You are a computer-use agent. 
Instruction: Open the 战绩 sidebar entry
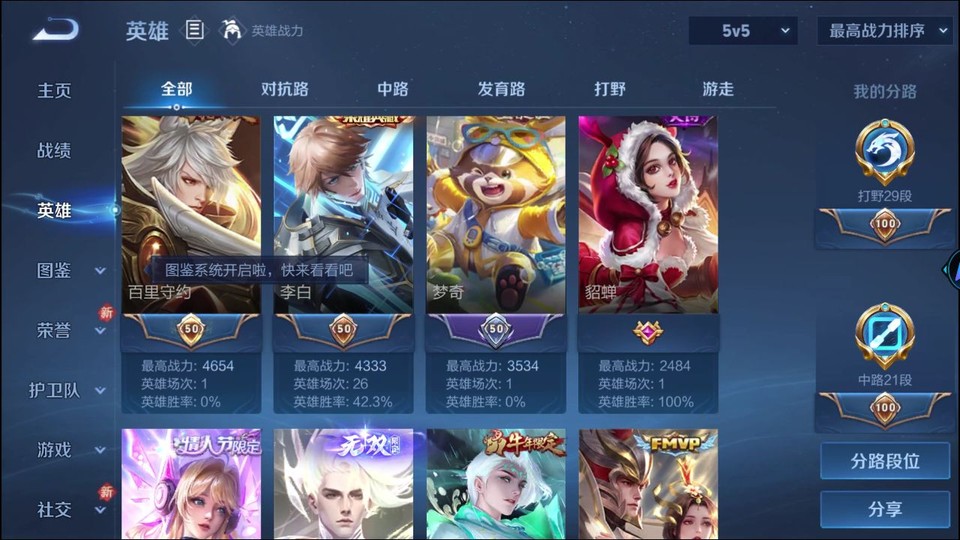(x=55, y=150)
